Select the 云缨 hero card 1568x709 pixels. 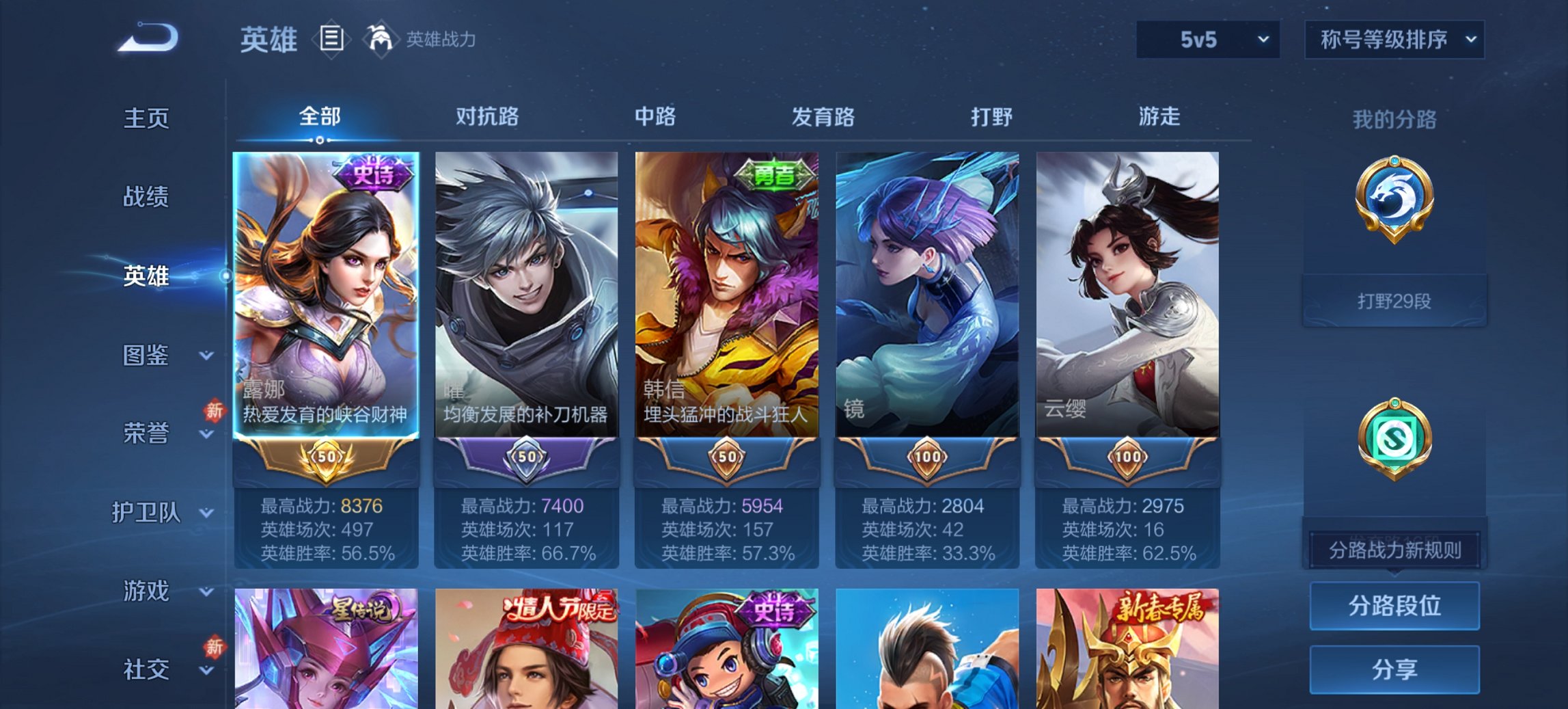point(1126,294)
